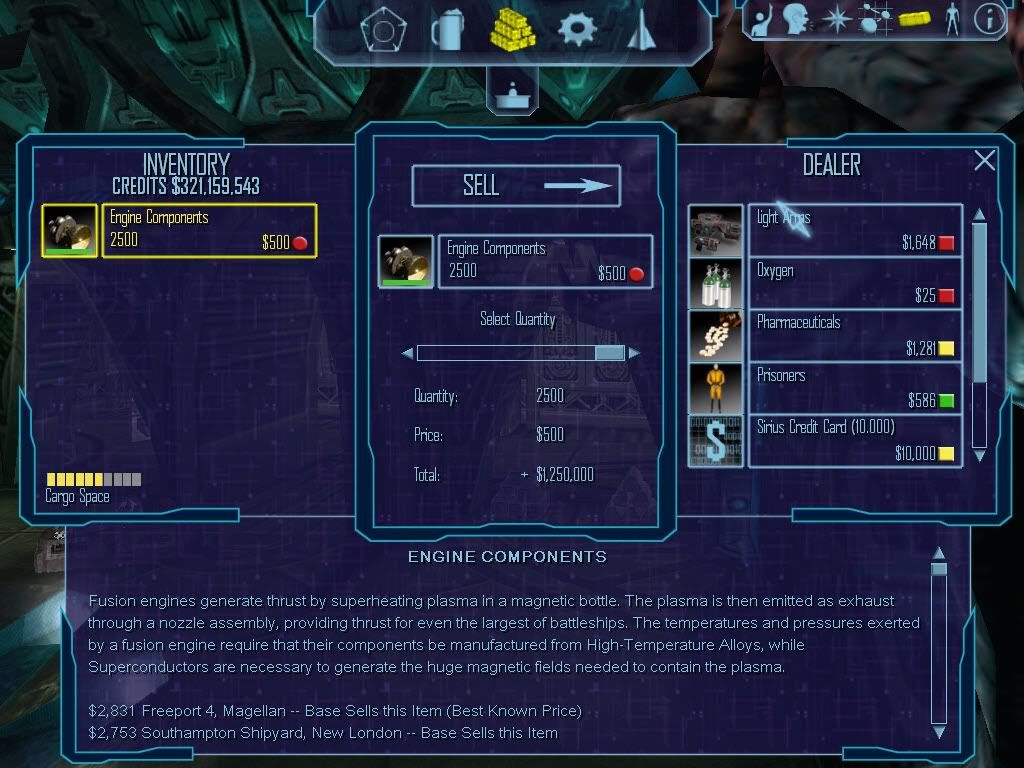
Task: Click the dealer list's up scroll arrow
Action: [980, 214]
